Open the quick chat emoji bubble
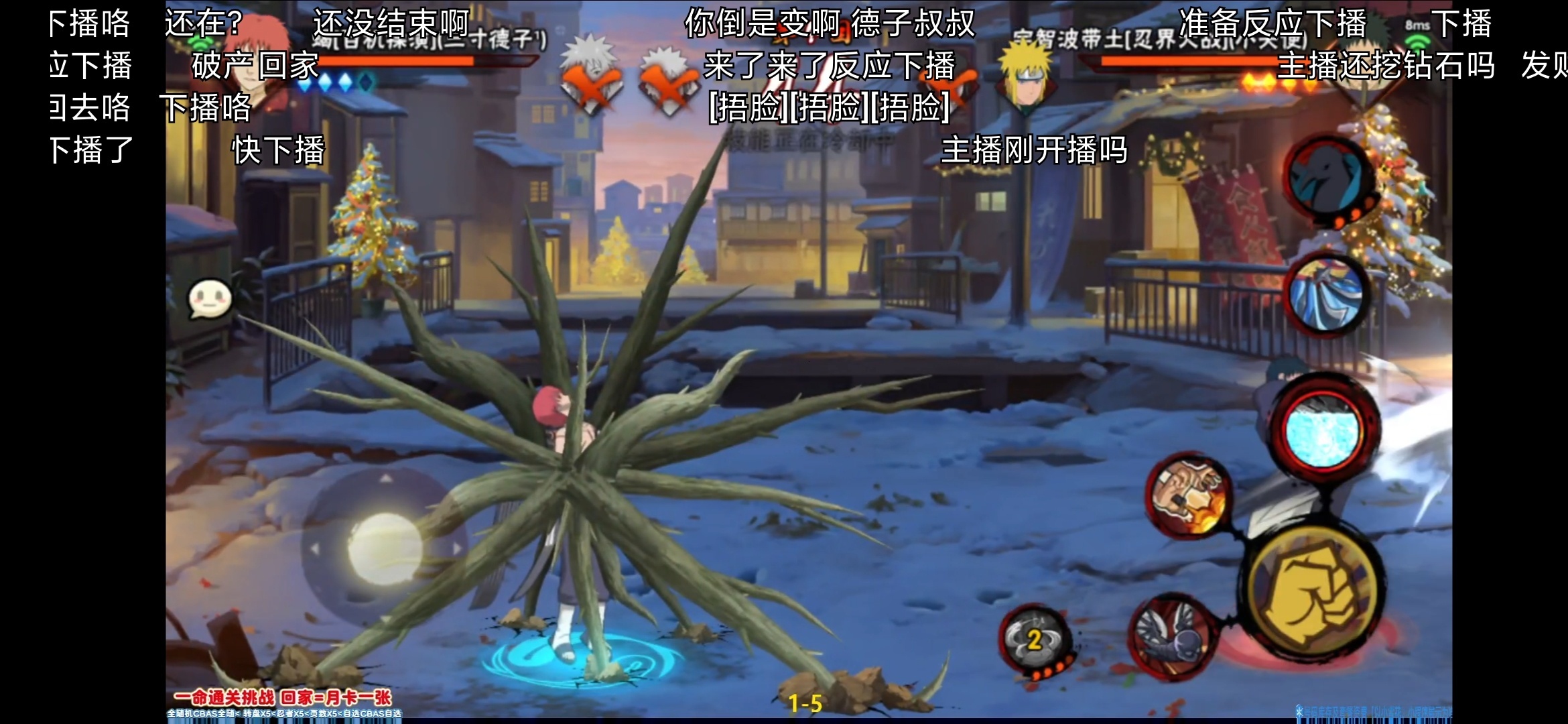 point(210,300)
